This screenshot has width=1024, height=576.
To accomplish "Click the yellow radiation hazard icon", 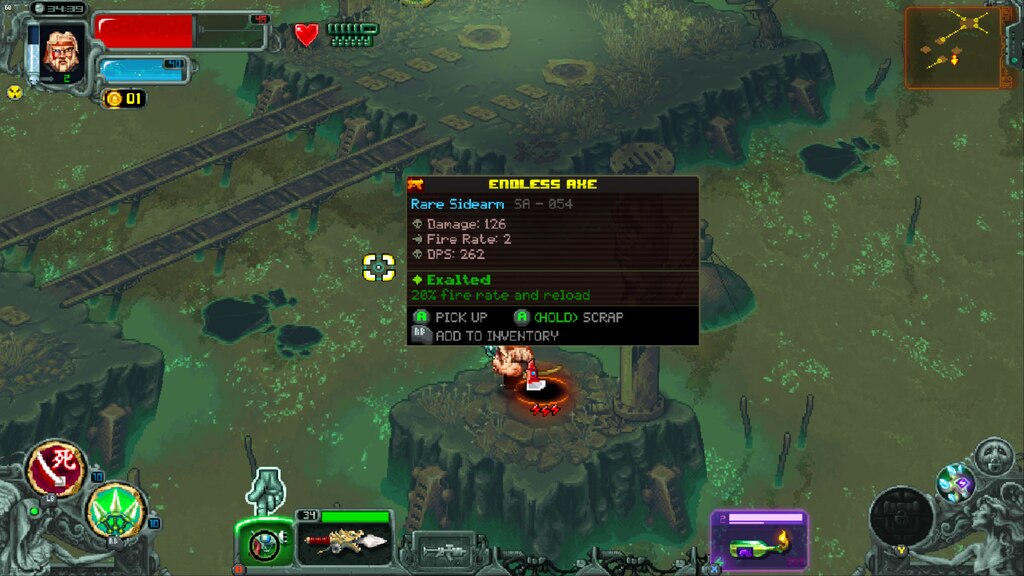I will pyautogui.click(x=15, y=92).
